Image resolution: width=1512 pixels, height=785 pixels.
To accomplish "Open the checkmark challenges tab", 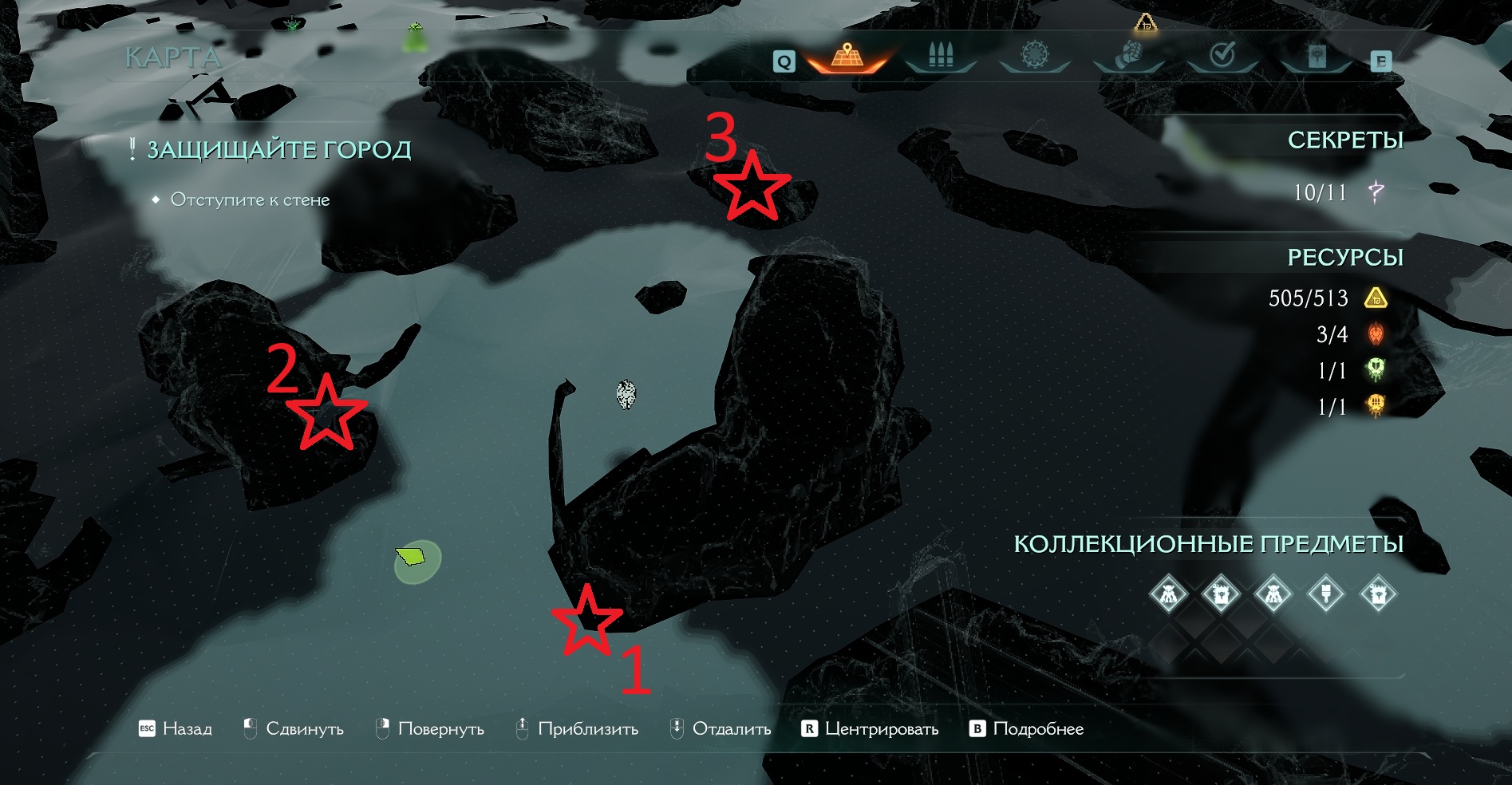I will coord(1222,56).
